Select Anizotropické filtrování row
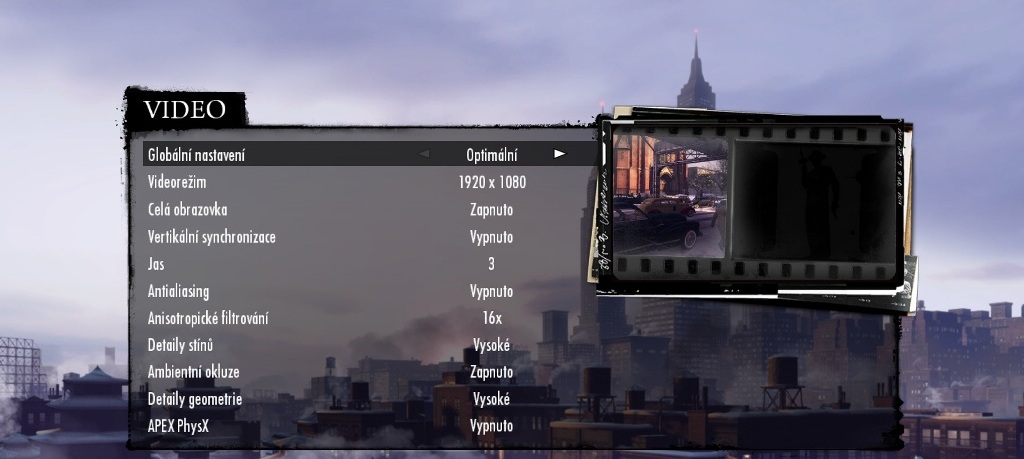The height and width of the screenshot is (459, 1024). (x=208, y=318)
